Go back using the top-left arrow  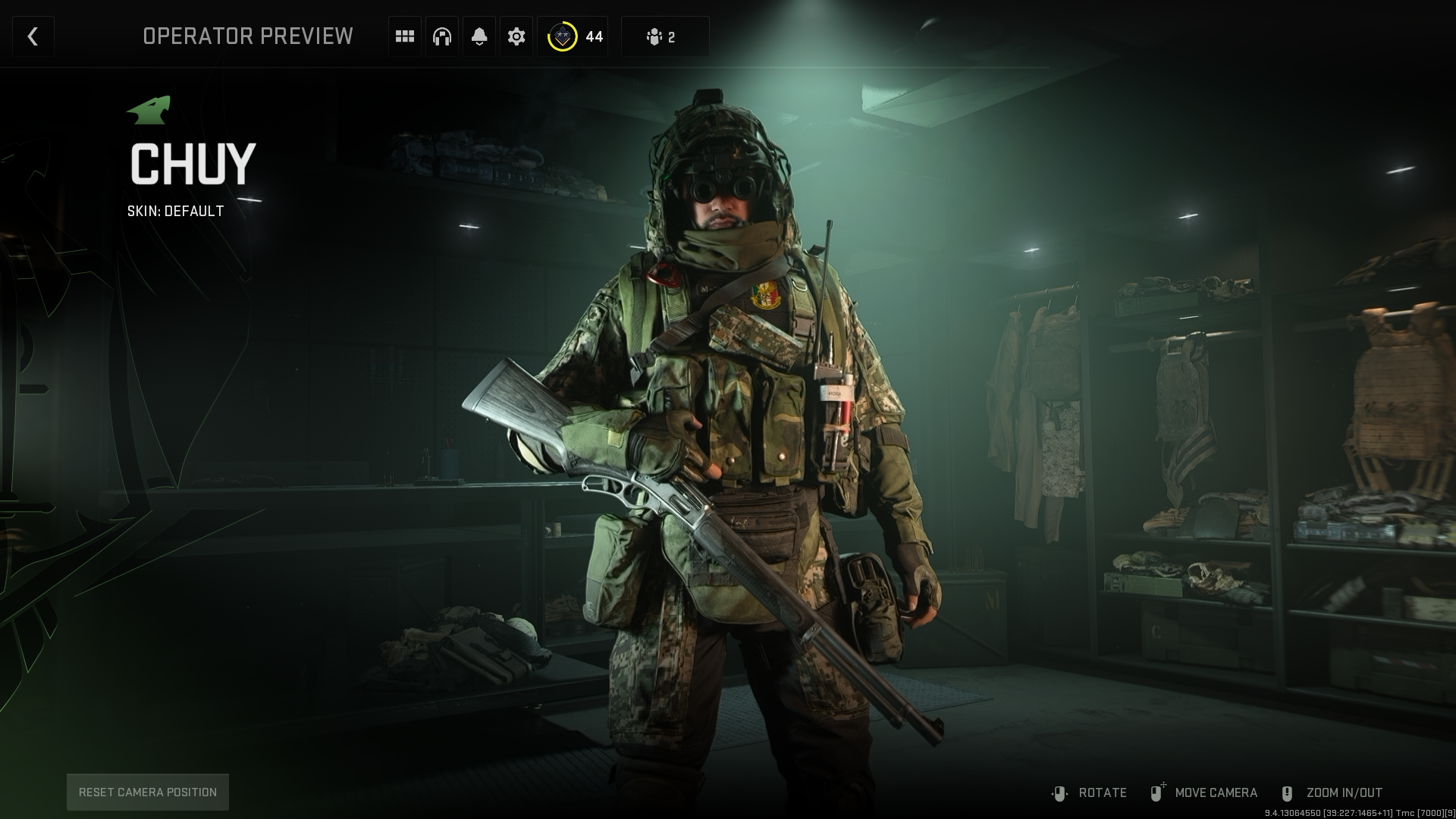pos(33,36)
